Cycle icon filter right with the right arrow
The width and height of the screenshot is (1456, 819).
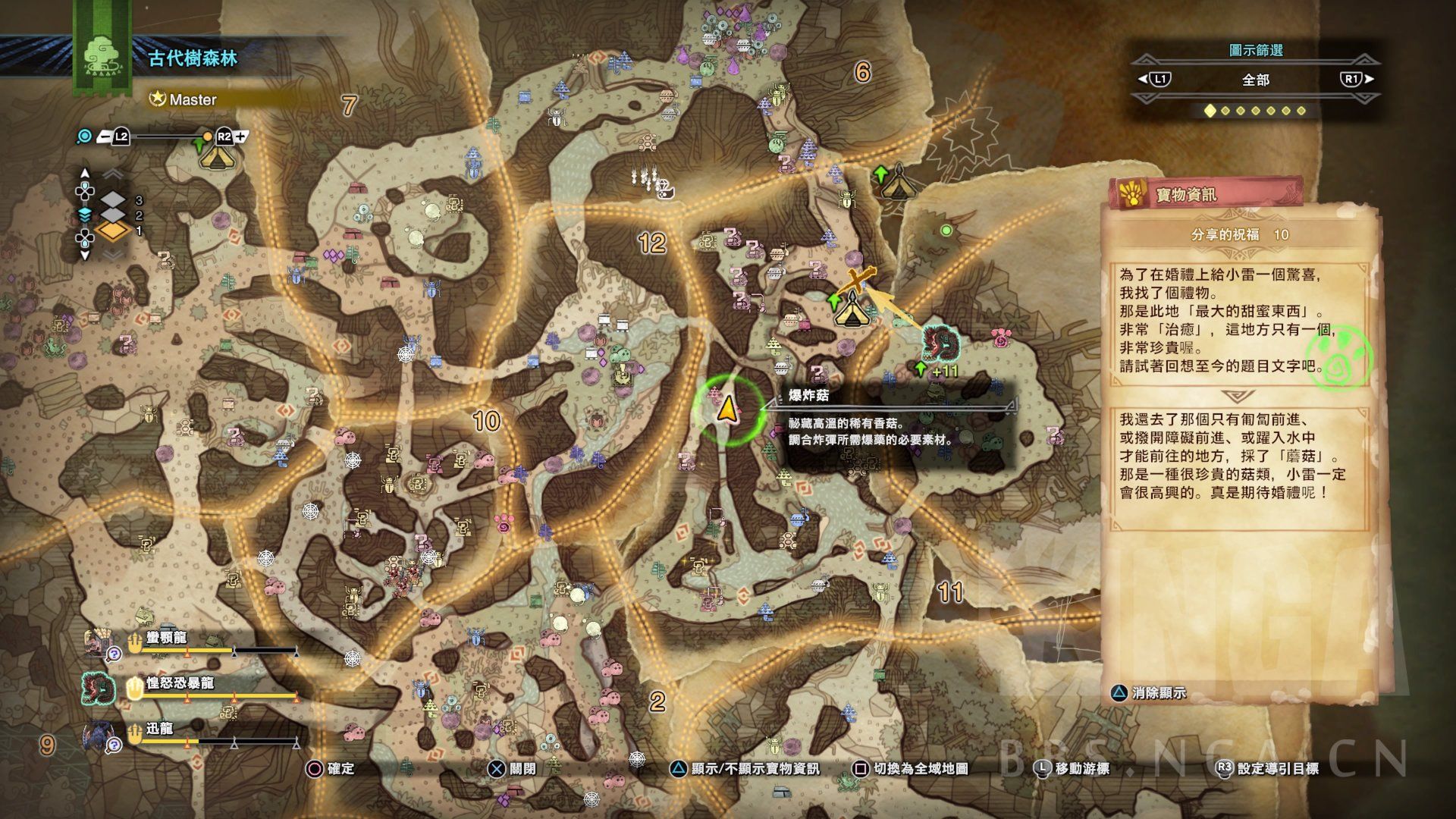click(x=1357, y=79)
